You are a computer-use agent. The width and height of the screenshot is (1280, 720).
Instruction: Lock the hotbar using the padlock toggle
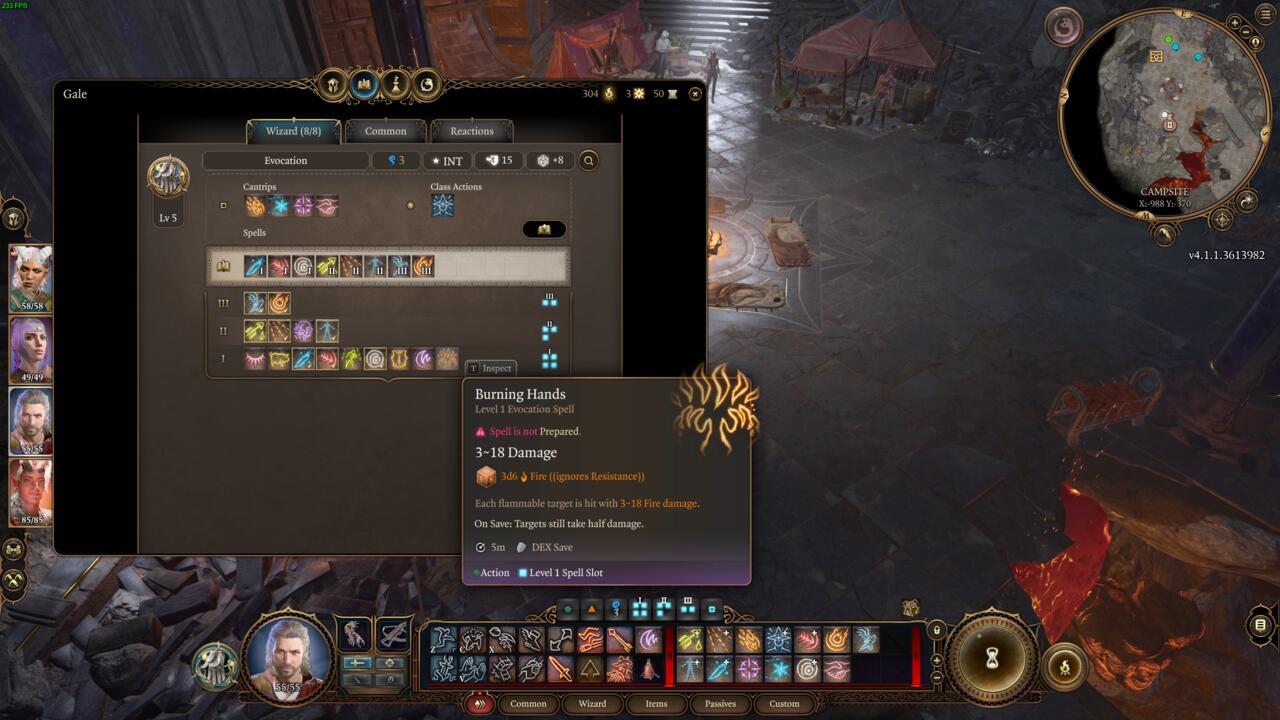point(935,632)
